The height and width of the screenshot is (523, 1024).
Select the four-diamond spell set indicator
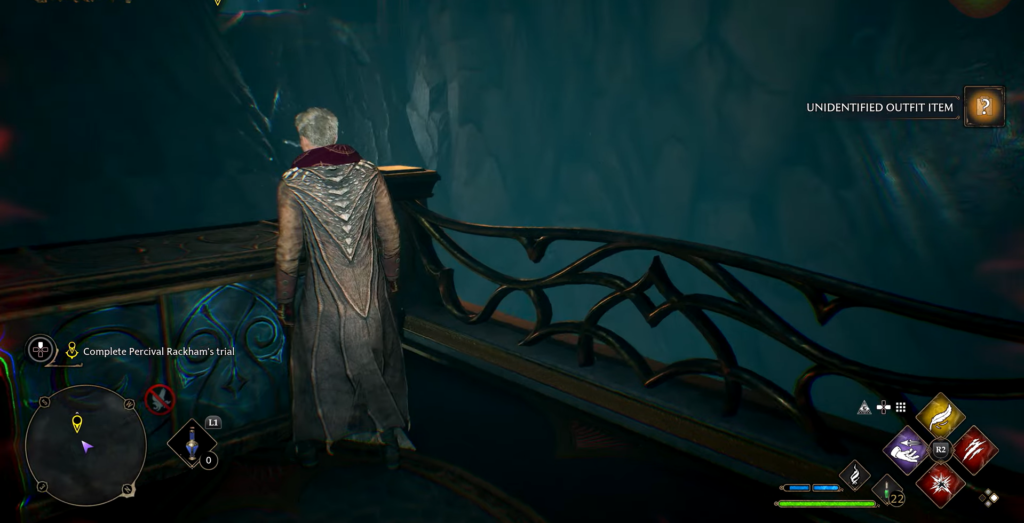coord(989,497)
